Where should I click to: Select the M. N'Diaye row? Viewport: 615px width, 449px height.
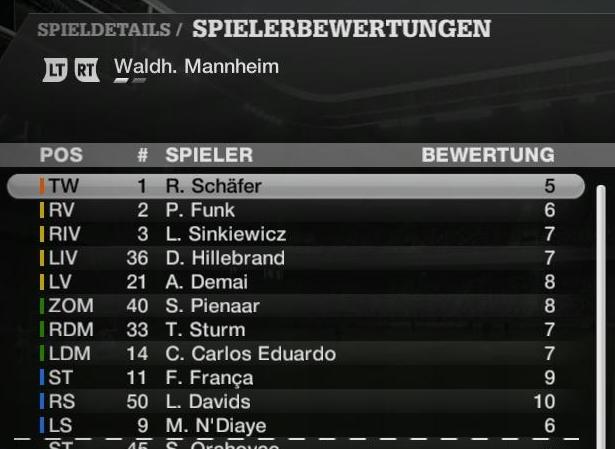[x=296, y=426]
